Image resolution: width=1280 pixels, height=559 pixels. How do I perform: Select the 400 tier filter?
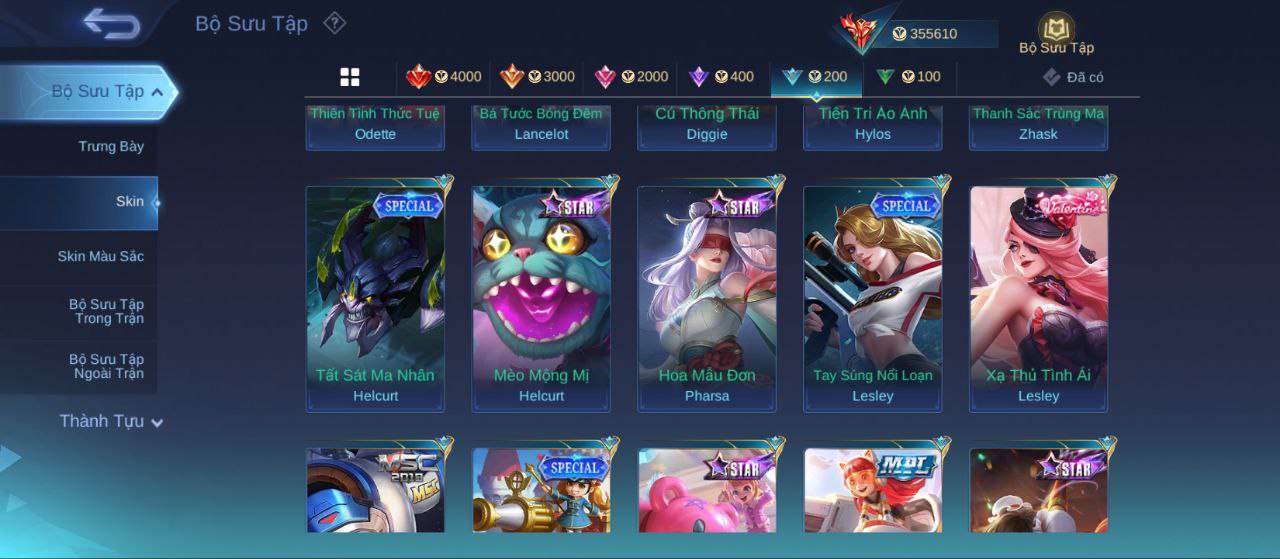(722, 77)
